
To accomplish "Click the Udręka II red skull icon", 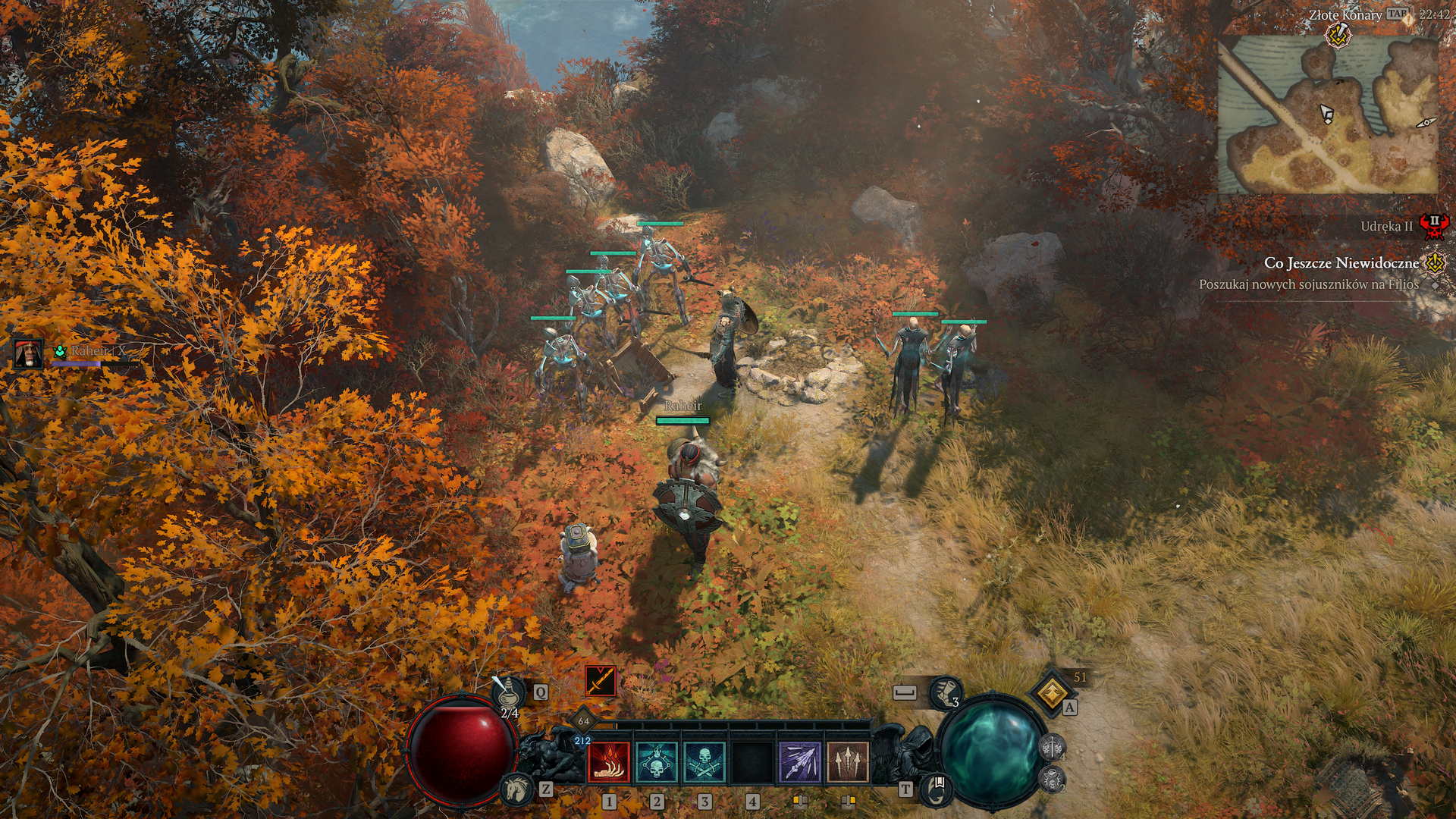I will [1433, 226].
